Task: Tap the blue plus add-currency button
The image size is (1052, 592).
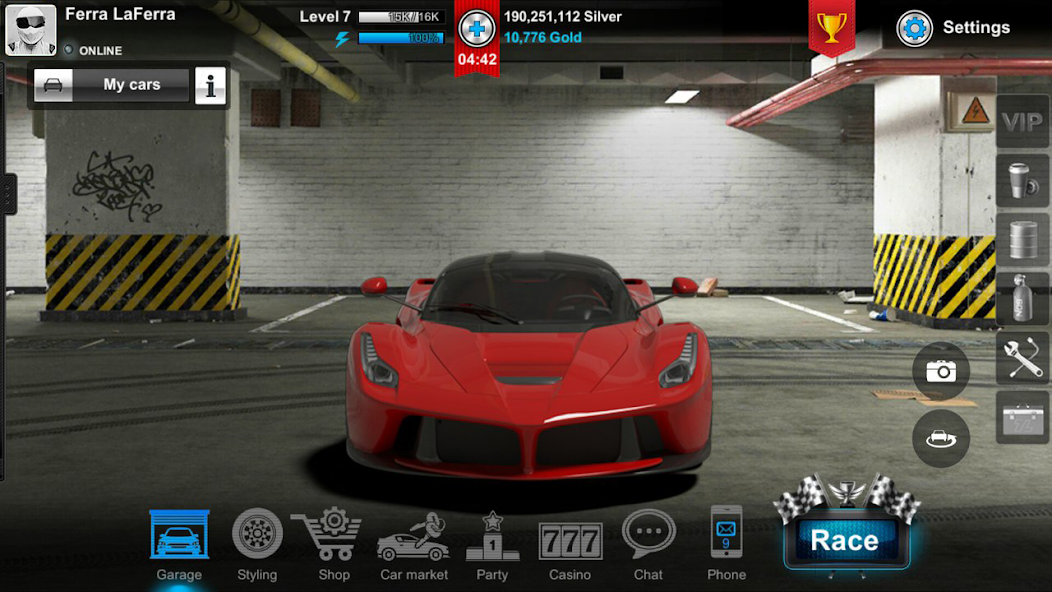Action: 476,29
